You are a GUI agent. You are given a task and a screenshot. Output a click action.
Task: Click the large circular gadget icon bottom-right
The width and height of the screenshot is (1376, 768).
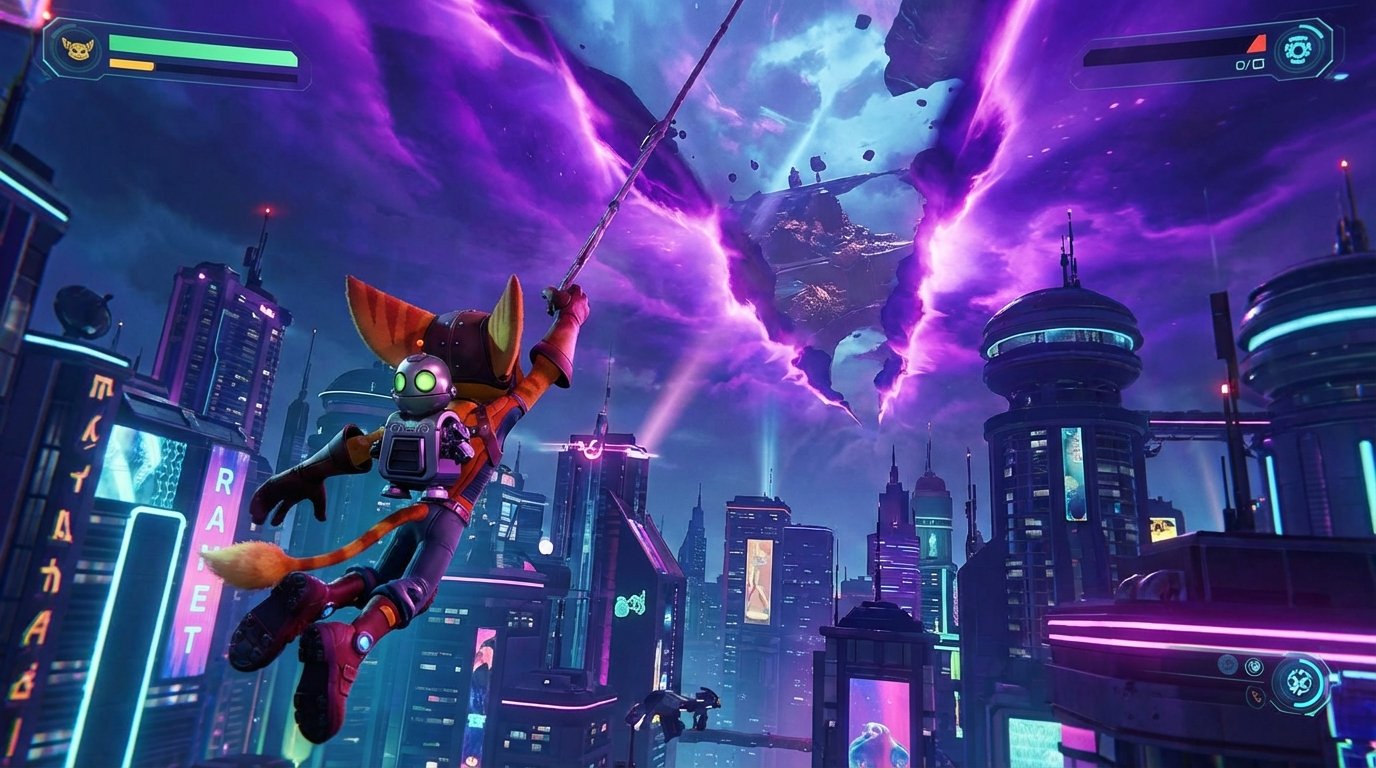coord(1300,682)
